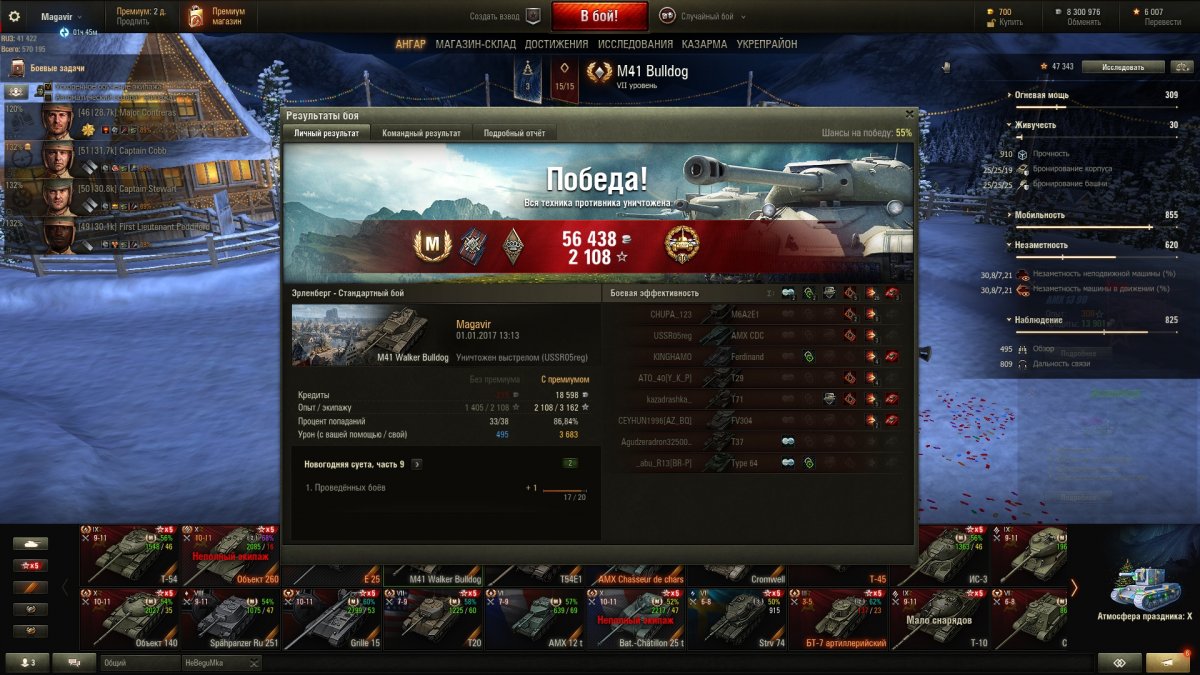This screenshot has width=1200, height=675.
Task: Click Создать взвод platoon button
Action: pyautogui.click(x=505, y=16)
